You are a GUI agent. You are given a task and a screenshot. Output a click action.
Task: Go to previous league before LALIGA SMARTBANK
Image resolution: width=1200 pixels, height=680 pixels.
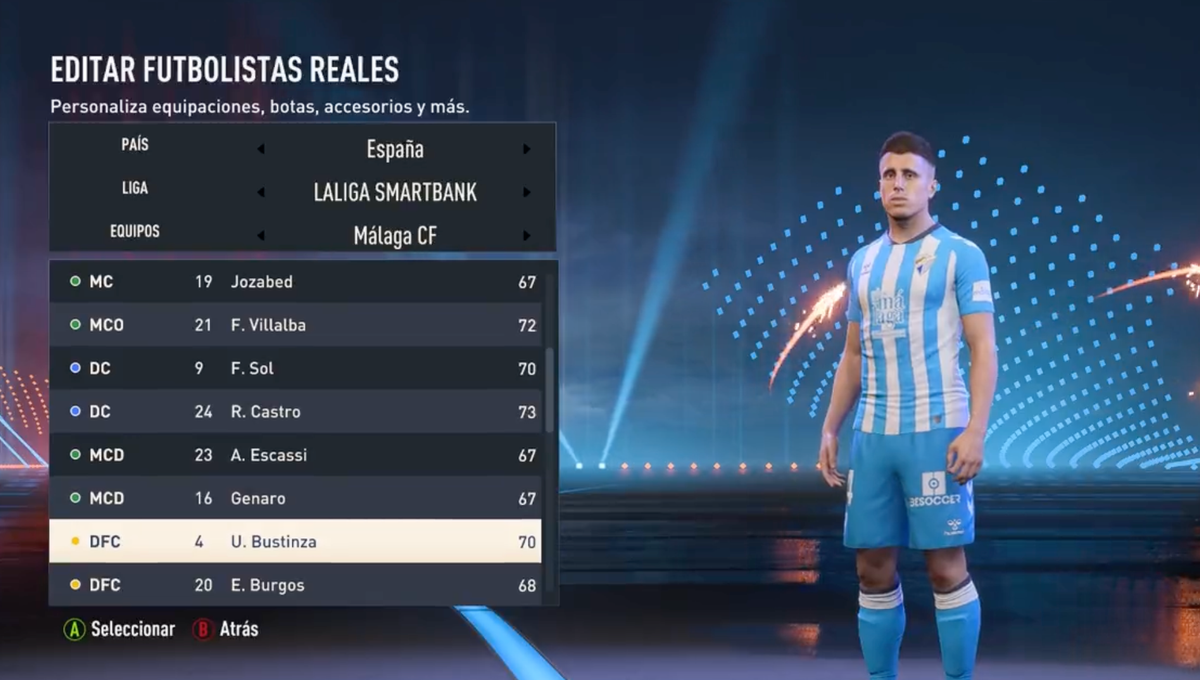[261, 193]
